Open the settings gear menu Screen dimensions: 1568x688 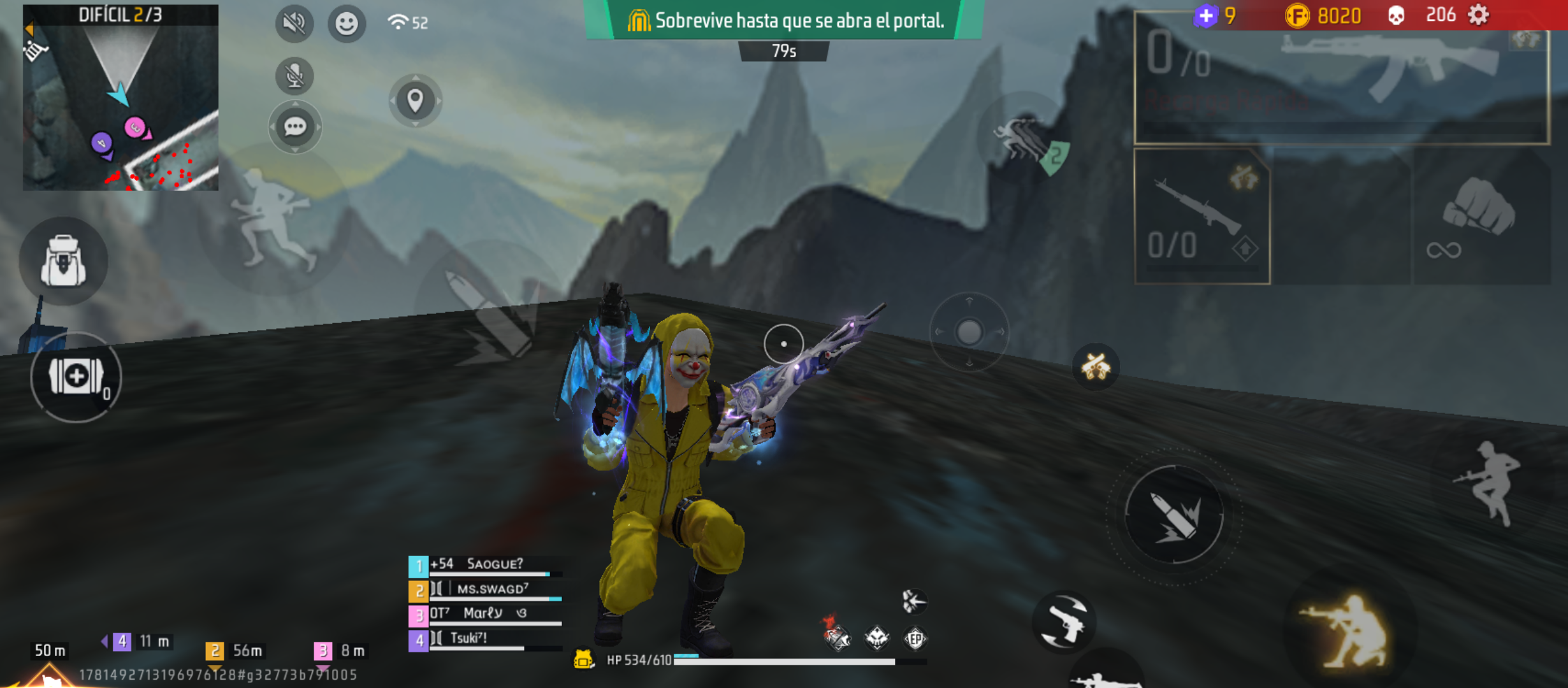[1478, 15]
